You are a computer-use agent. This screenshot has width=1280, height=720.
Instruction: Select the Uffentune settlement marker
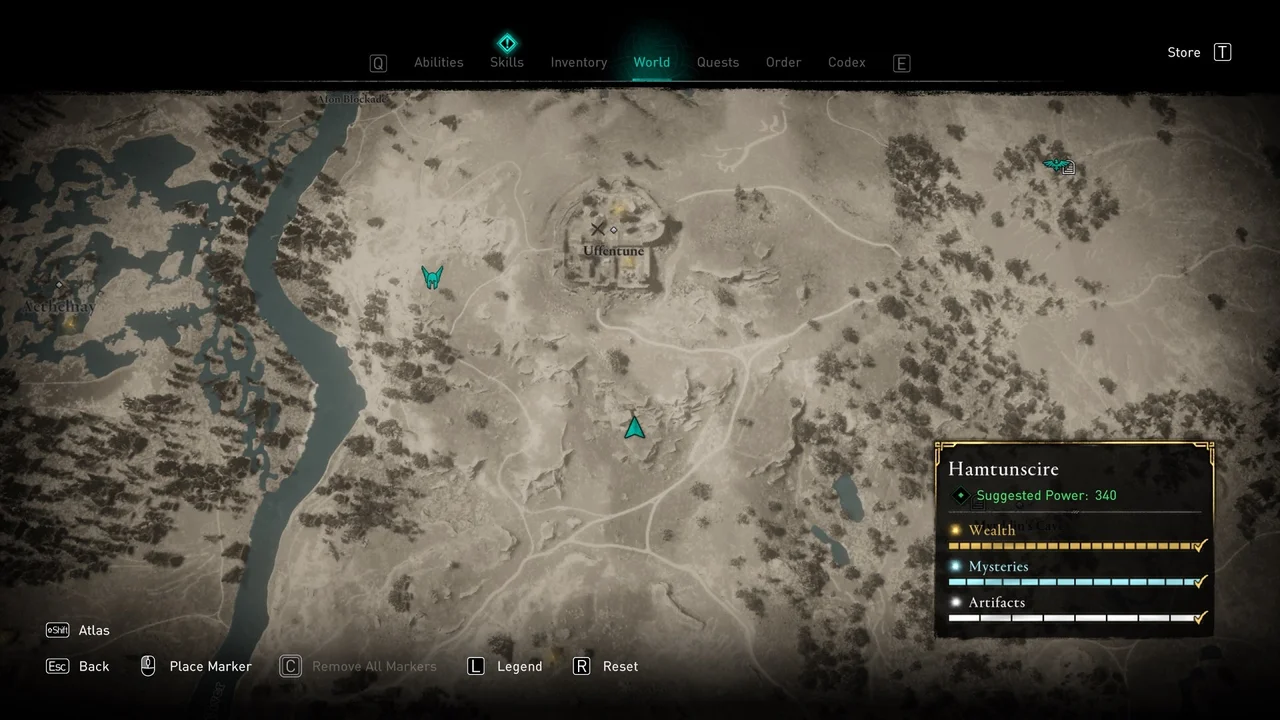(x=613, y=250)
